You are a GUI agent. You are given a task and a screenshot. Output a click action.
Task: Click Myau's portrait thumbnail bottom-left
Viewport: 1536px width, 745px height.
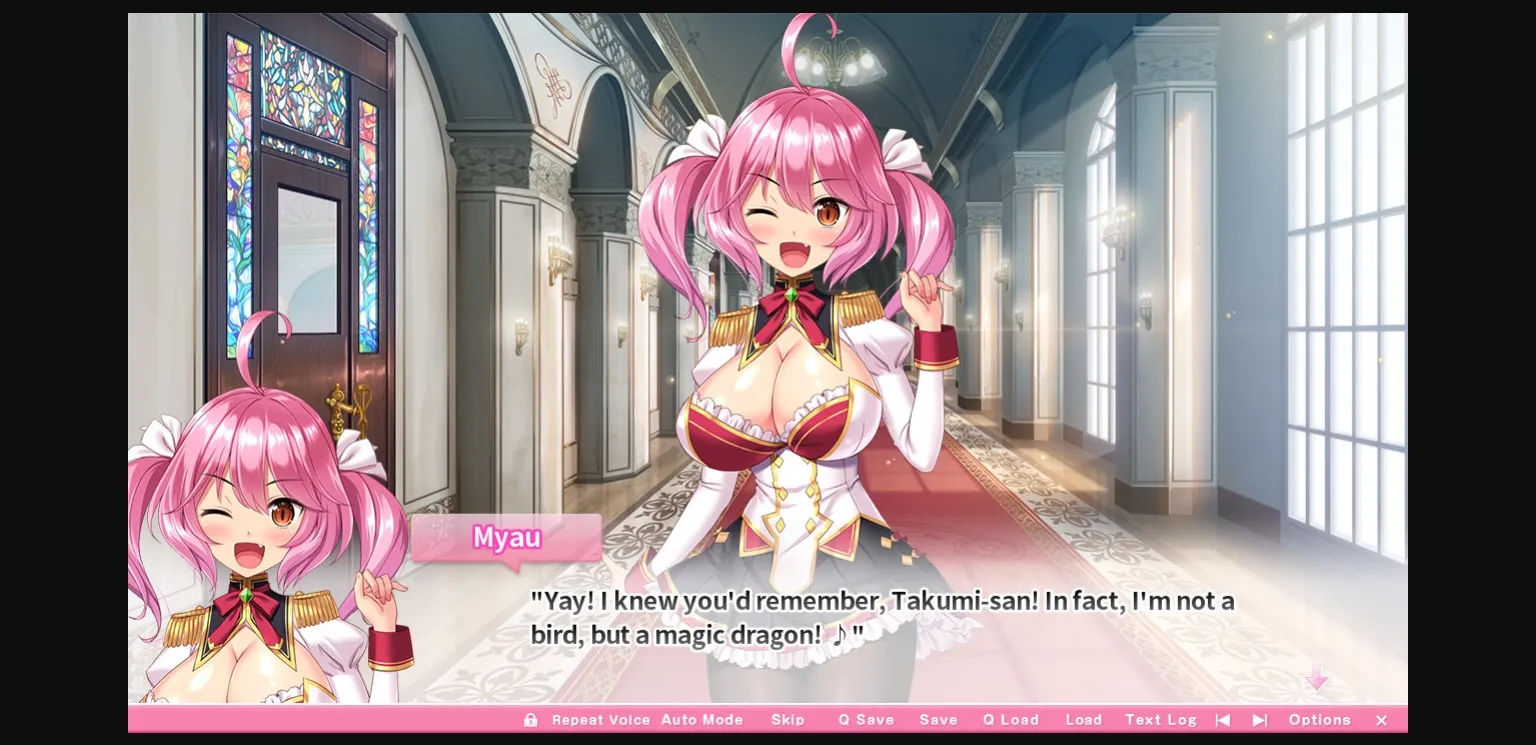(x=263, y=540)
